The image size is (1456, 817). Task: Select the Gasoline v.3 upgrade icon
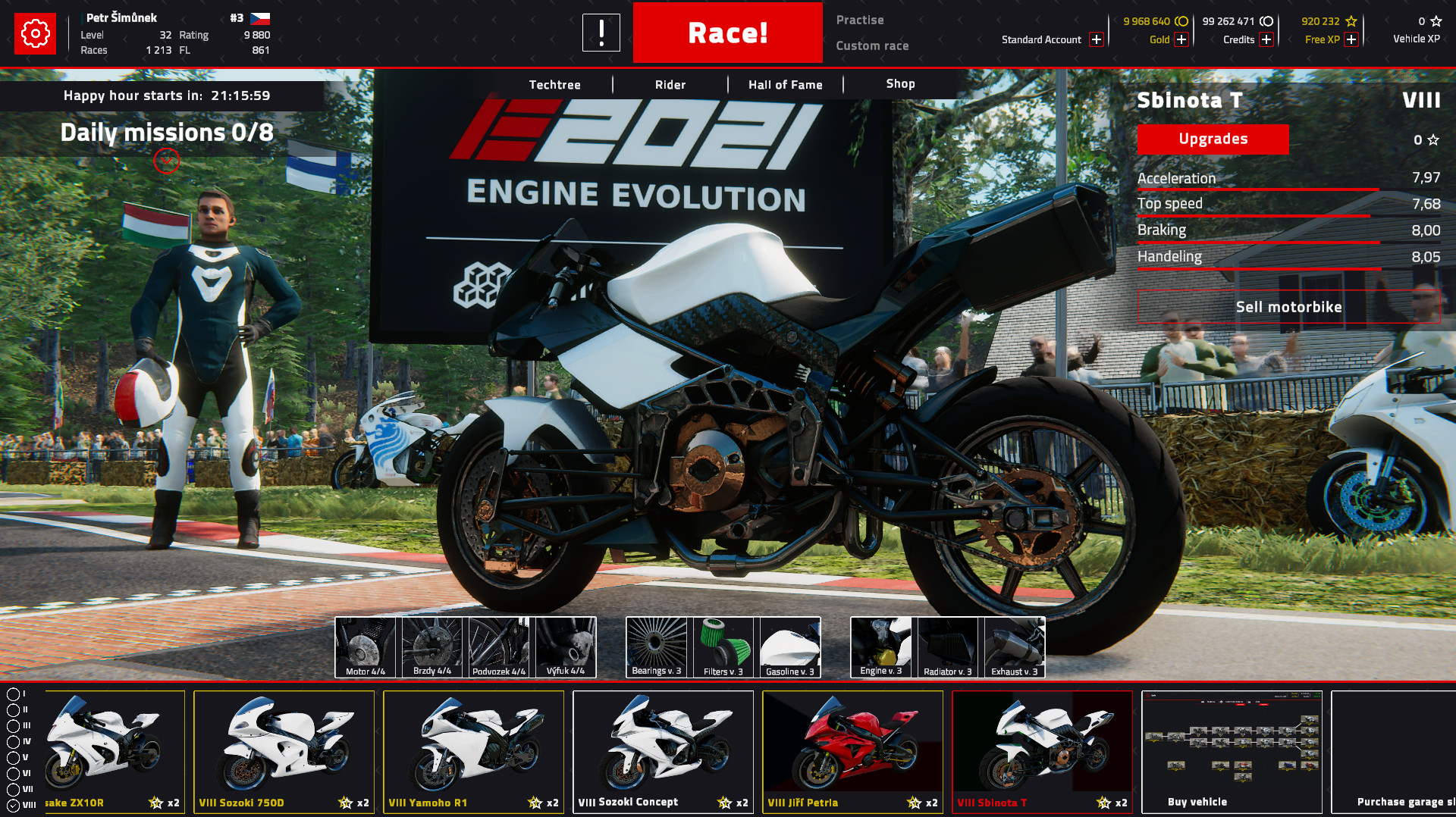pyautogui.click(x=789, y=646)
